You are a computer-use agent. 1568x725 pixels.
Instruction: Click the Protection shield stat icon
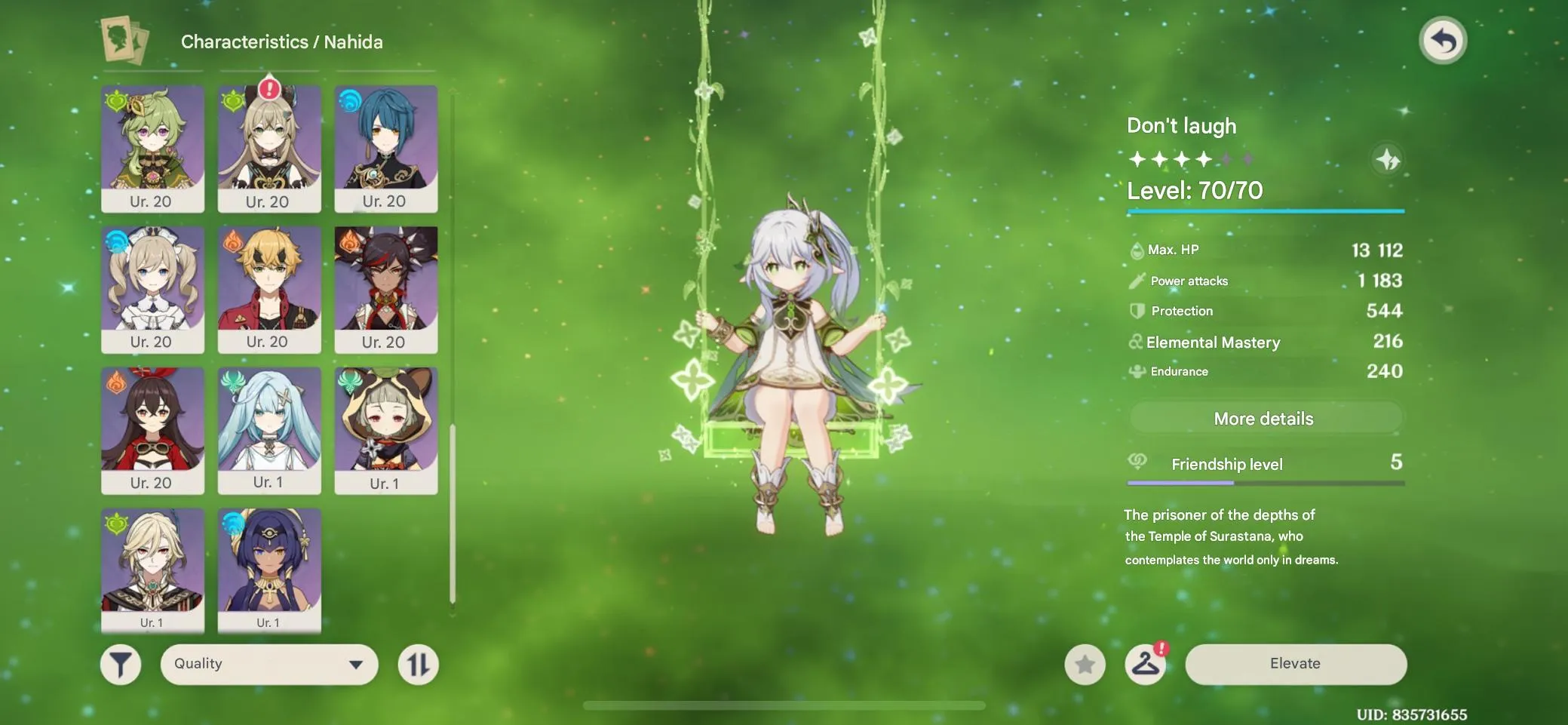[x=1137, y=310]
